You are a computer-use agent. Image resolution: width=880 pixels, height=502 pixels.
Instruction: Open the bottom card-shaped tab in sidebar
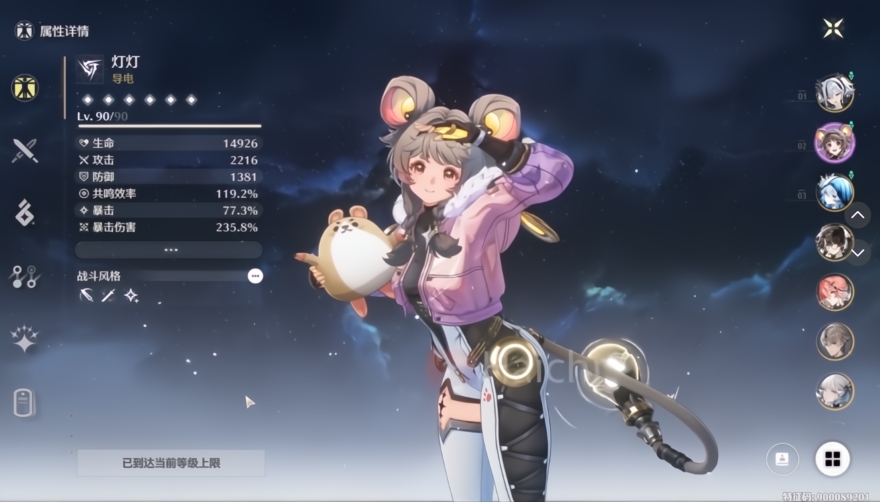pos(25,402)
